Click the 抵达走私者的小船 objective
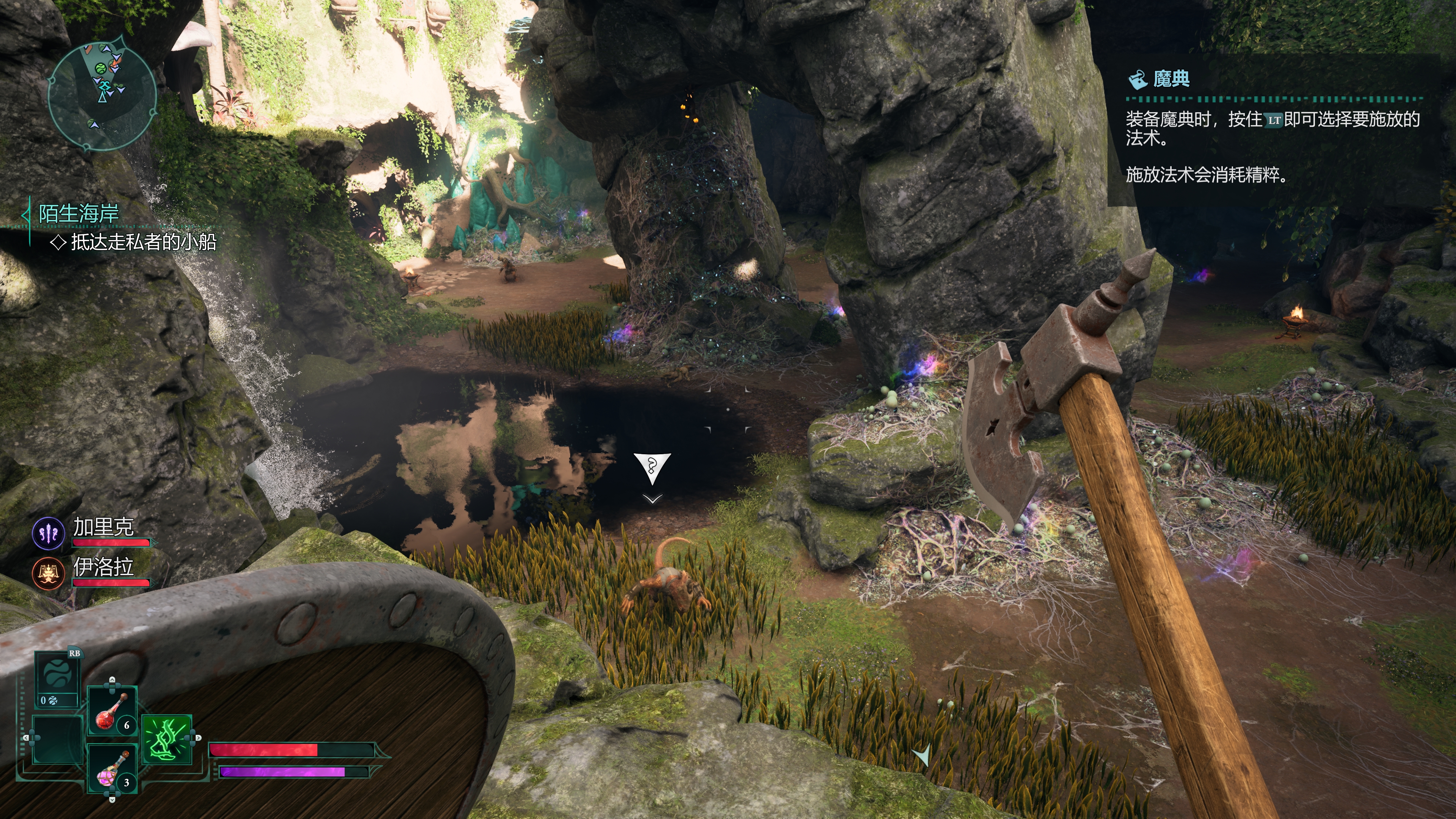This screenshot has width=1456, height=819. [x=144, y=242]
